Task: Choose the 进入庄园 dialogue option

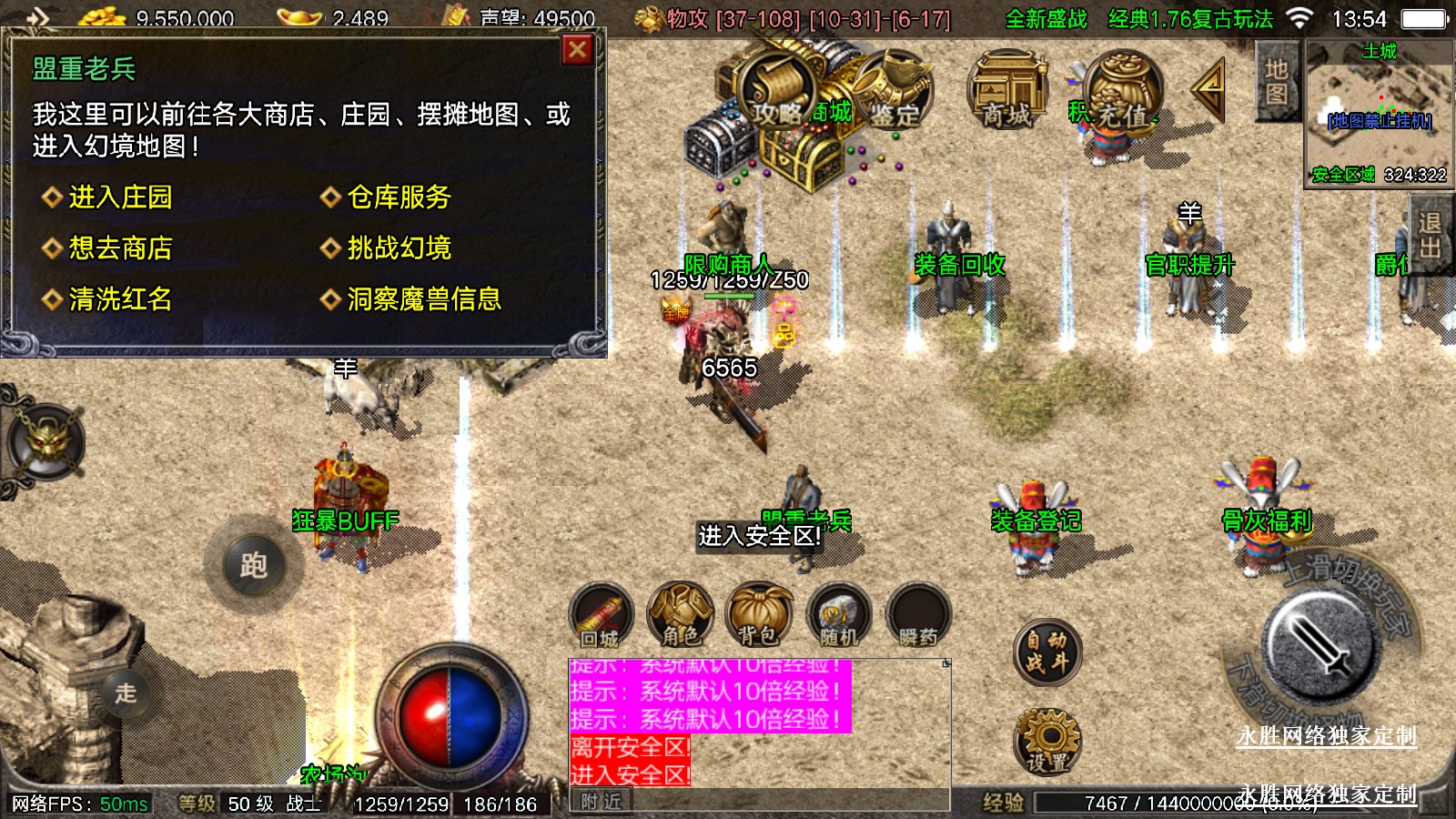Action: point(120,197)
